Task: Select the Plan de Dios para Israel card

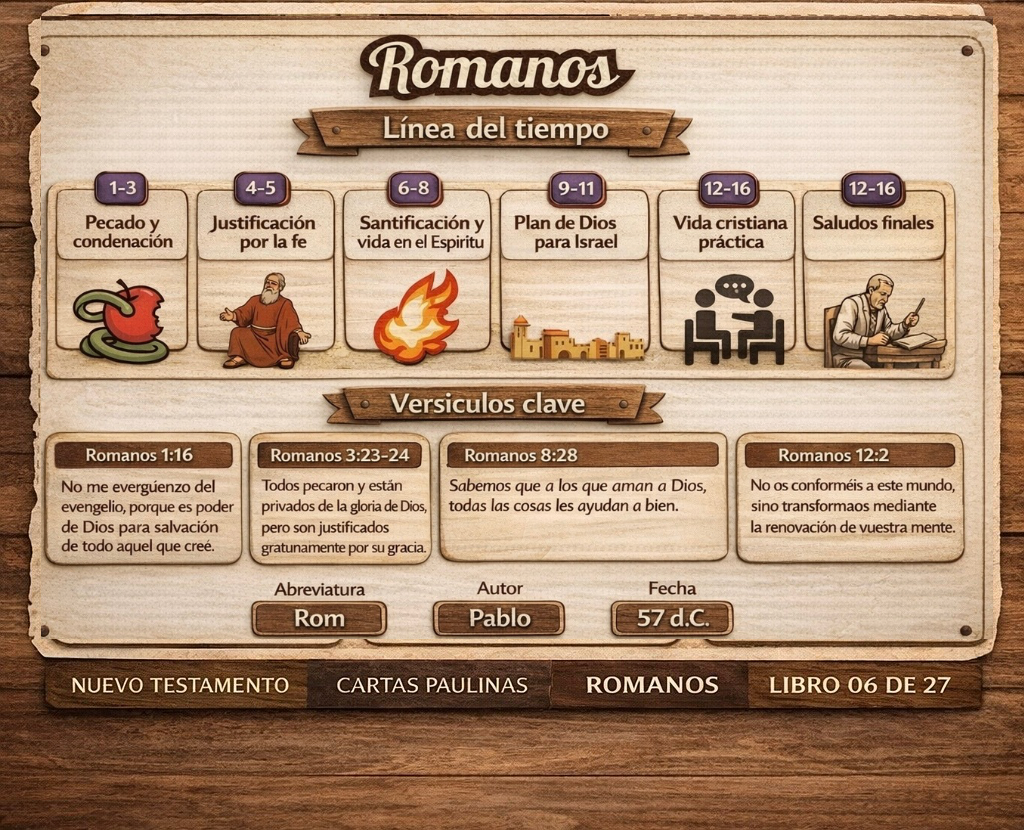Action: [x=573, y=270]
